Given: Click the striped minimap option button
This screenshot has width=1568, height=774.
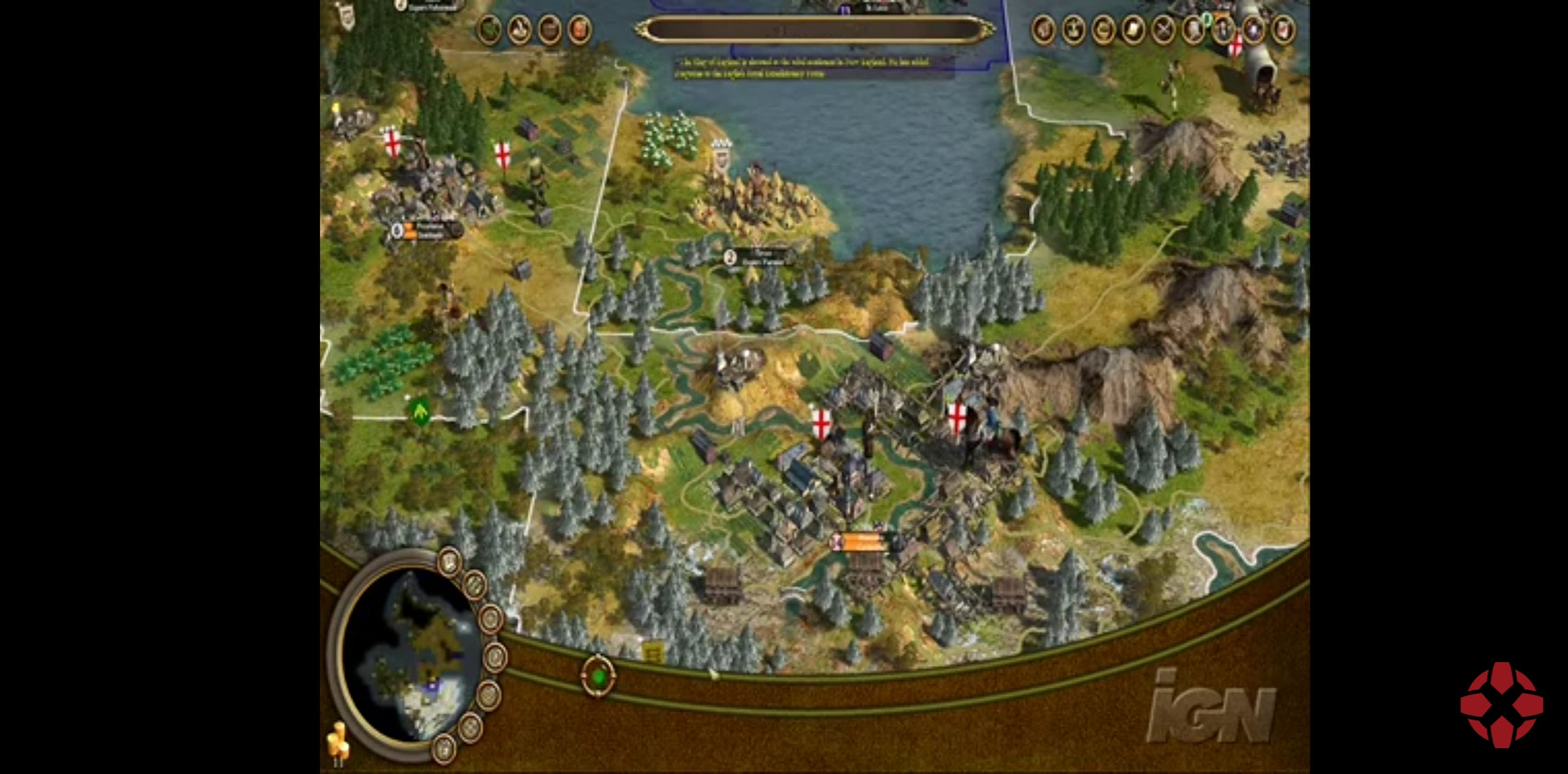Looking at the screenshot, I should point(475,585).
